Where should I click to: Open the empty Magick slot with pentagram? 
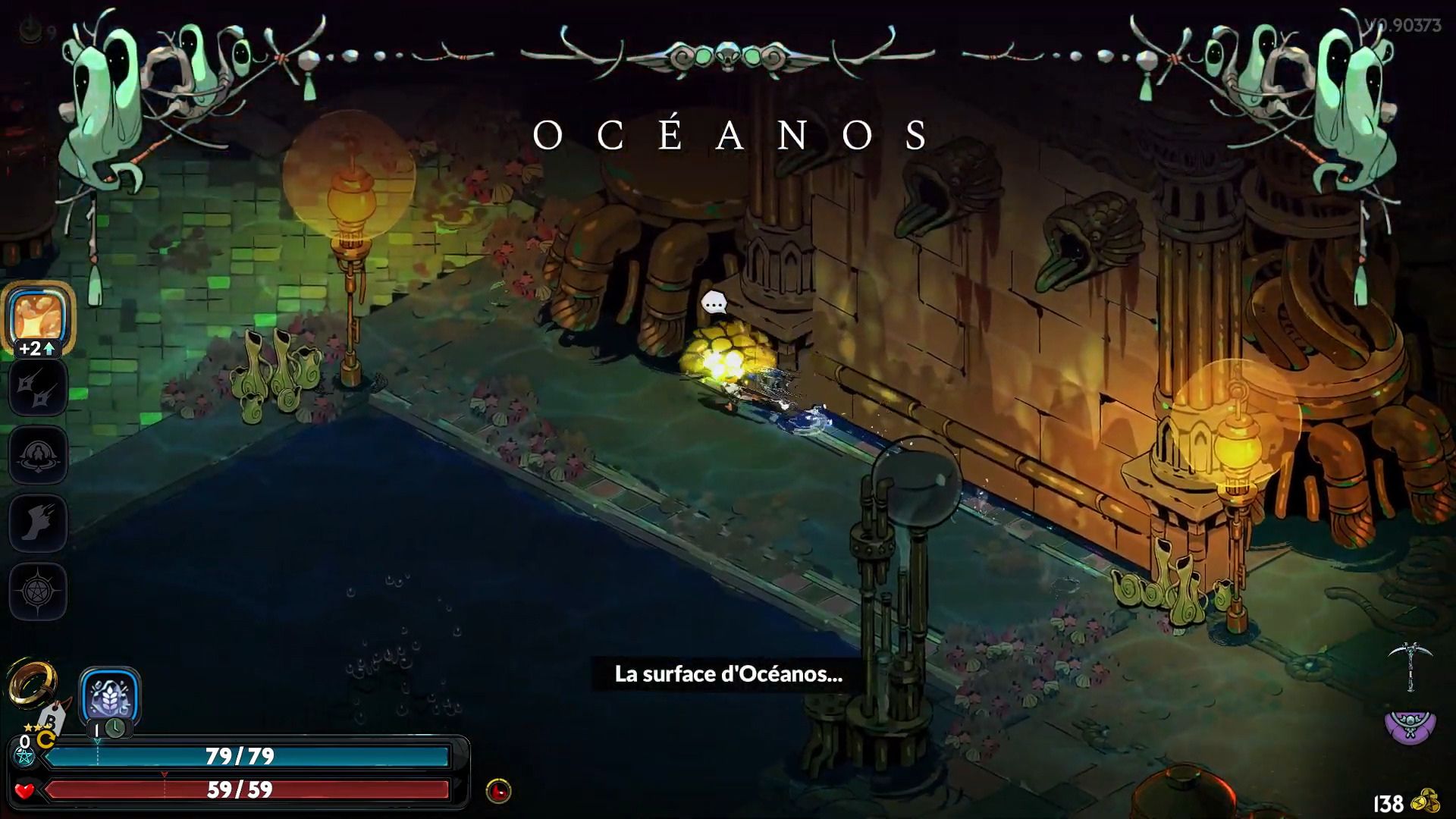[38, 591]
